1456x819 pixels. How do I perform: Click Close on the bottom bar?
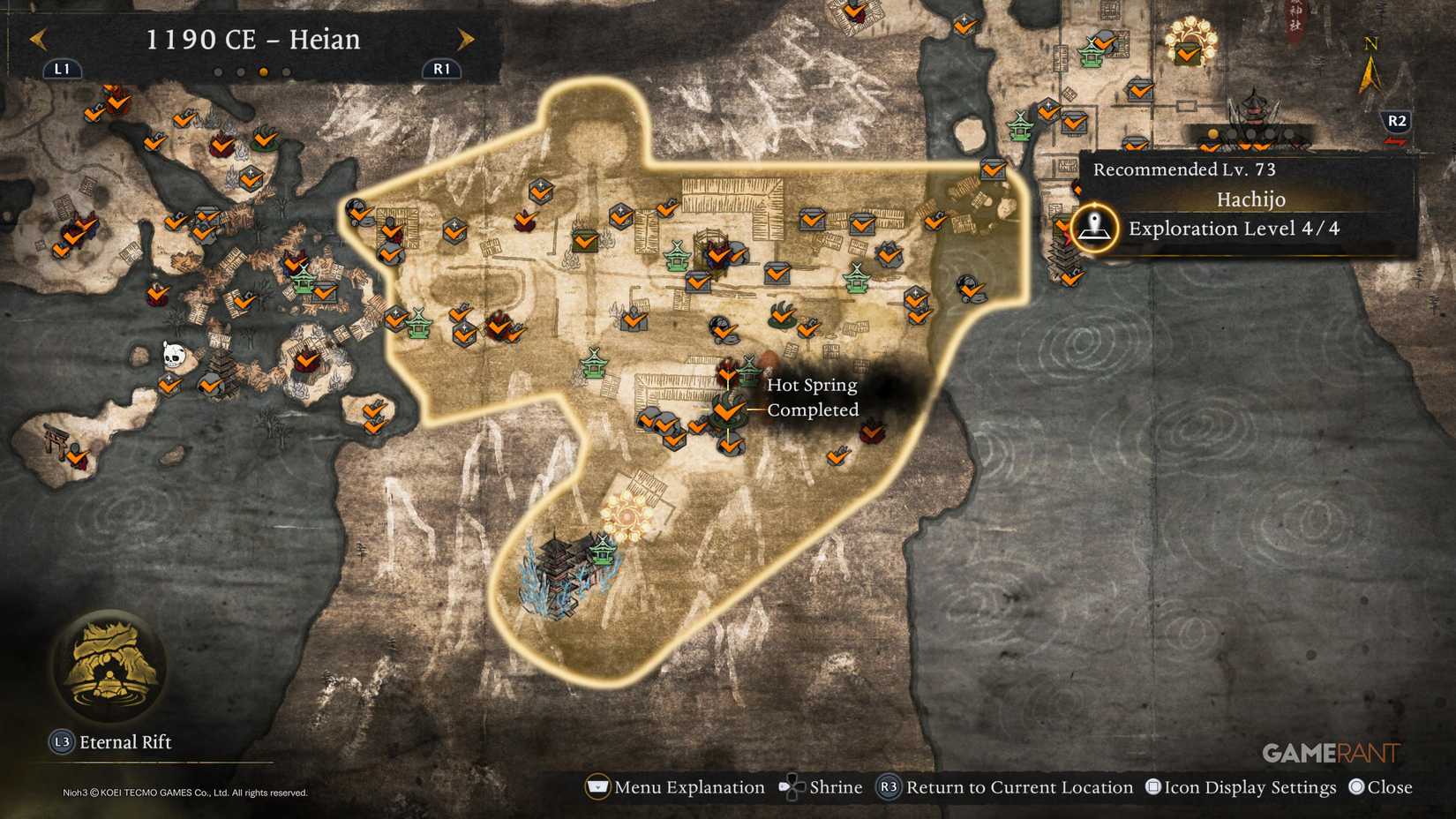click(x=1359, y=786)
